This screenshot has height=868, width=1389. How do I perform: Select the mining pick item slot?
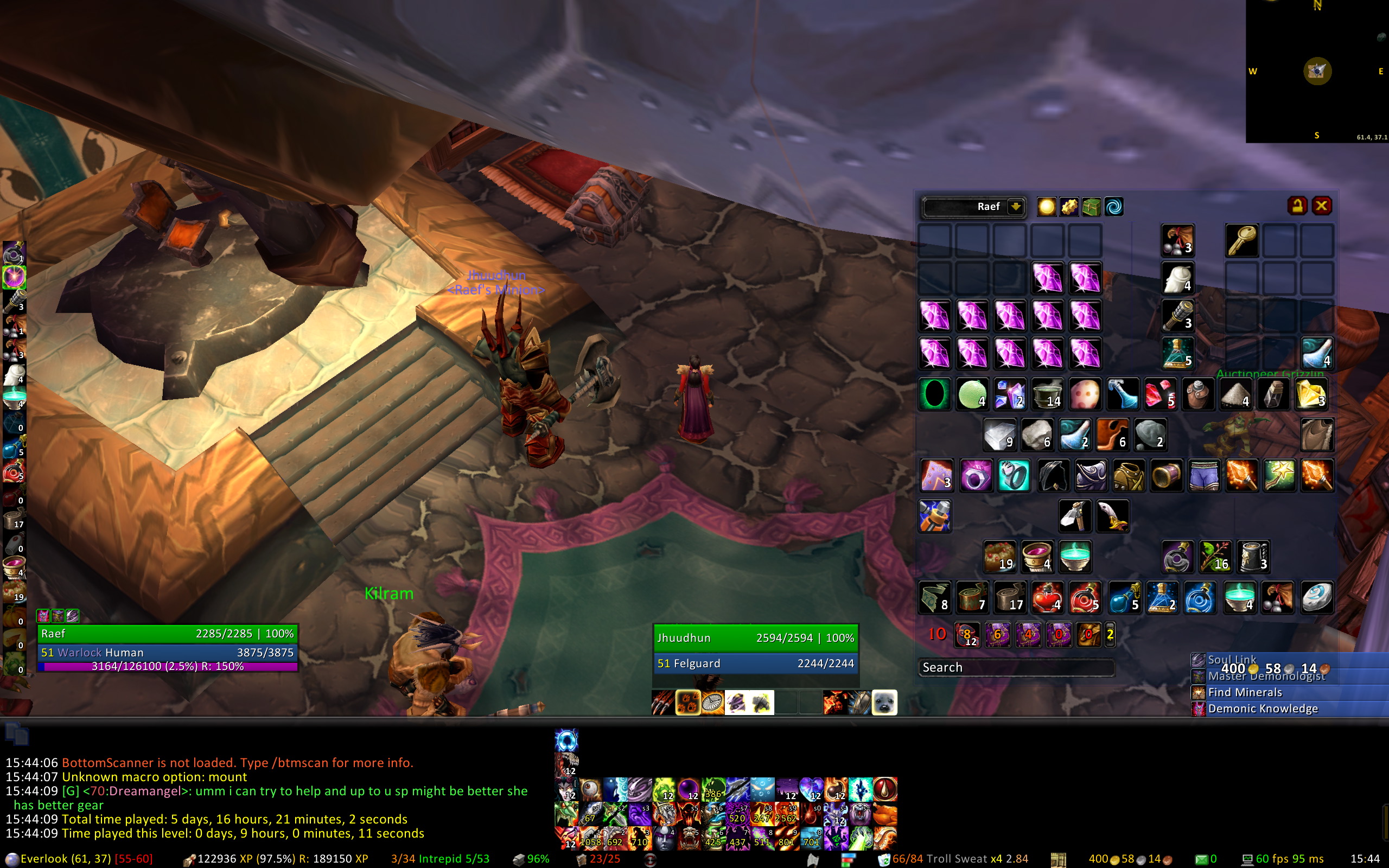pyautogui.click(x=1075, y=515)
